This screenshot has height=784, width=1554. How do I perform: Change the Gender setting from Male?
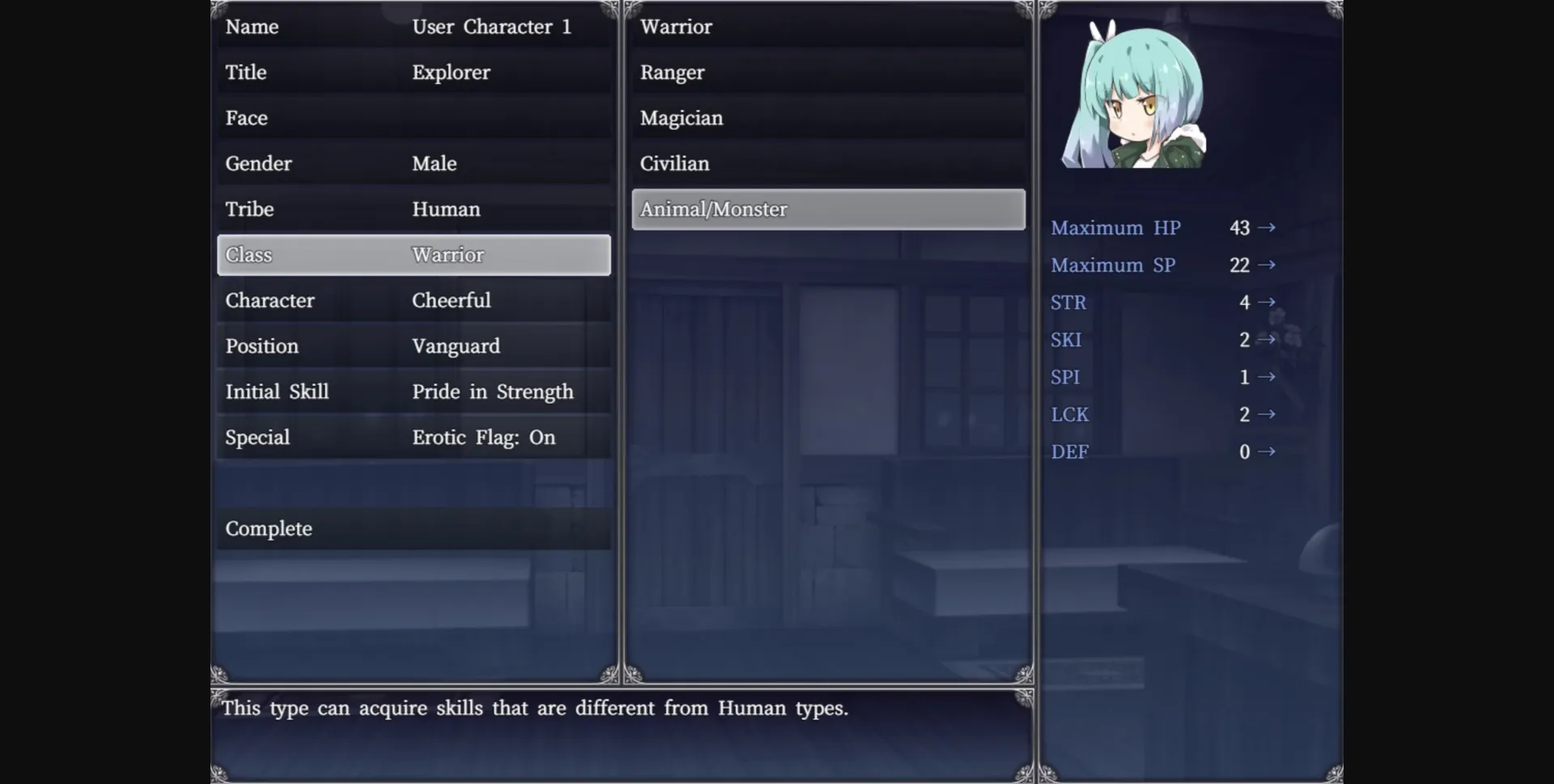(x=413, y=163)
